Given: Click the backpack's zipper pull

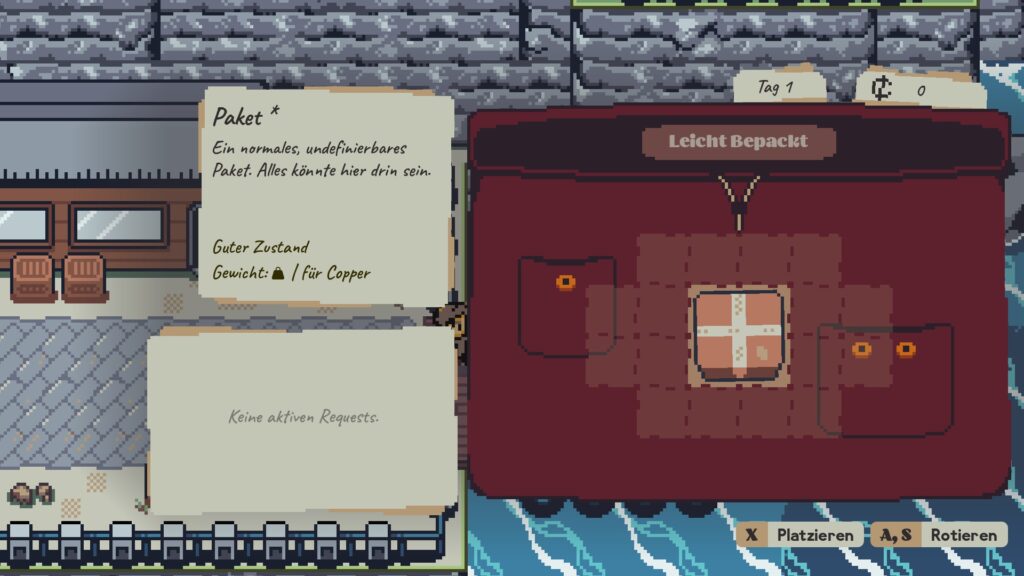Looking at the screenshot, I should point(739,201).
